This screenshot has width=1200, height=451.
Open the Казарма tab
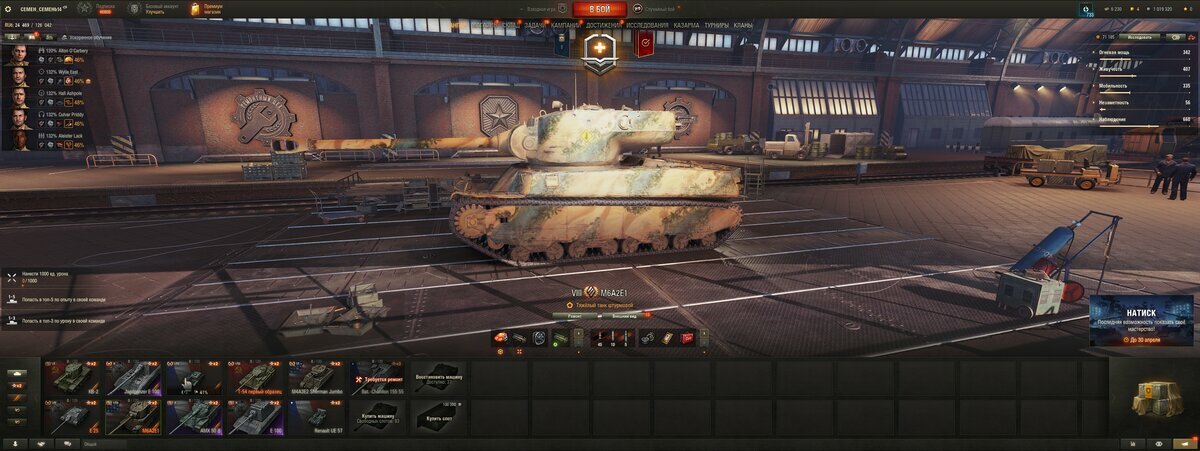686,25
